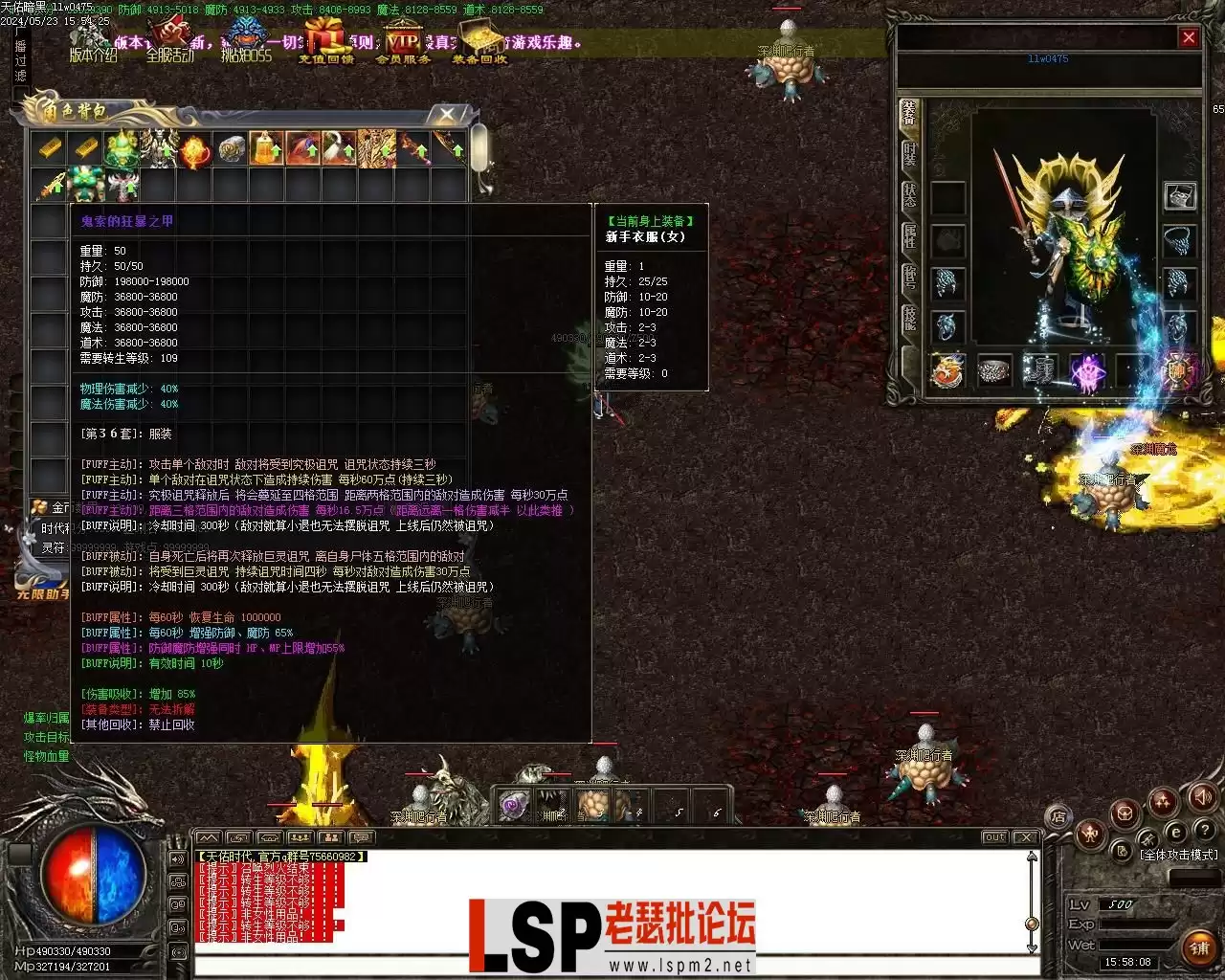Screen dimensions: 1225x980
Task: Select the equipped necklace slot
Action: click(1179, 240)
